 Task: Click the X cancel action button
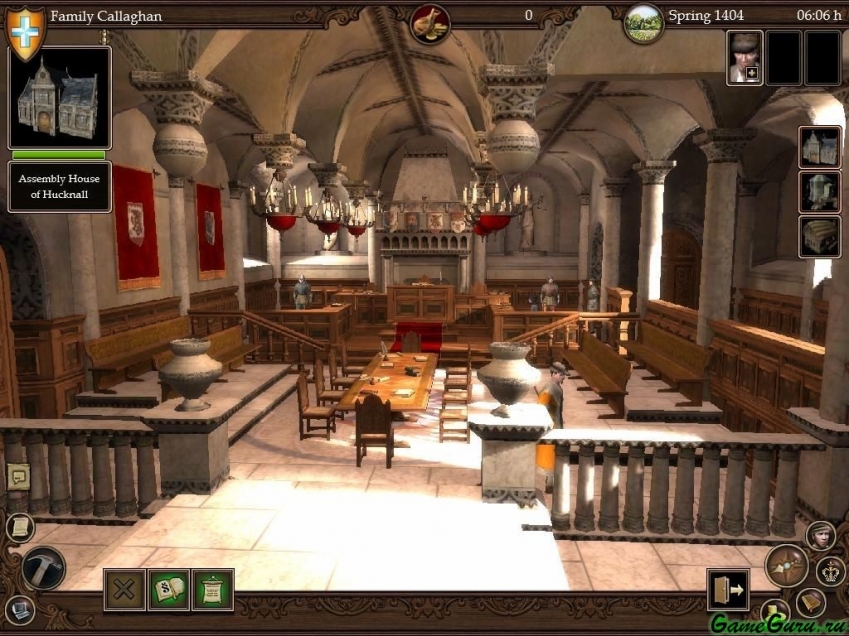click(125, 589)
